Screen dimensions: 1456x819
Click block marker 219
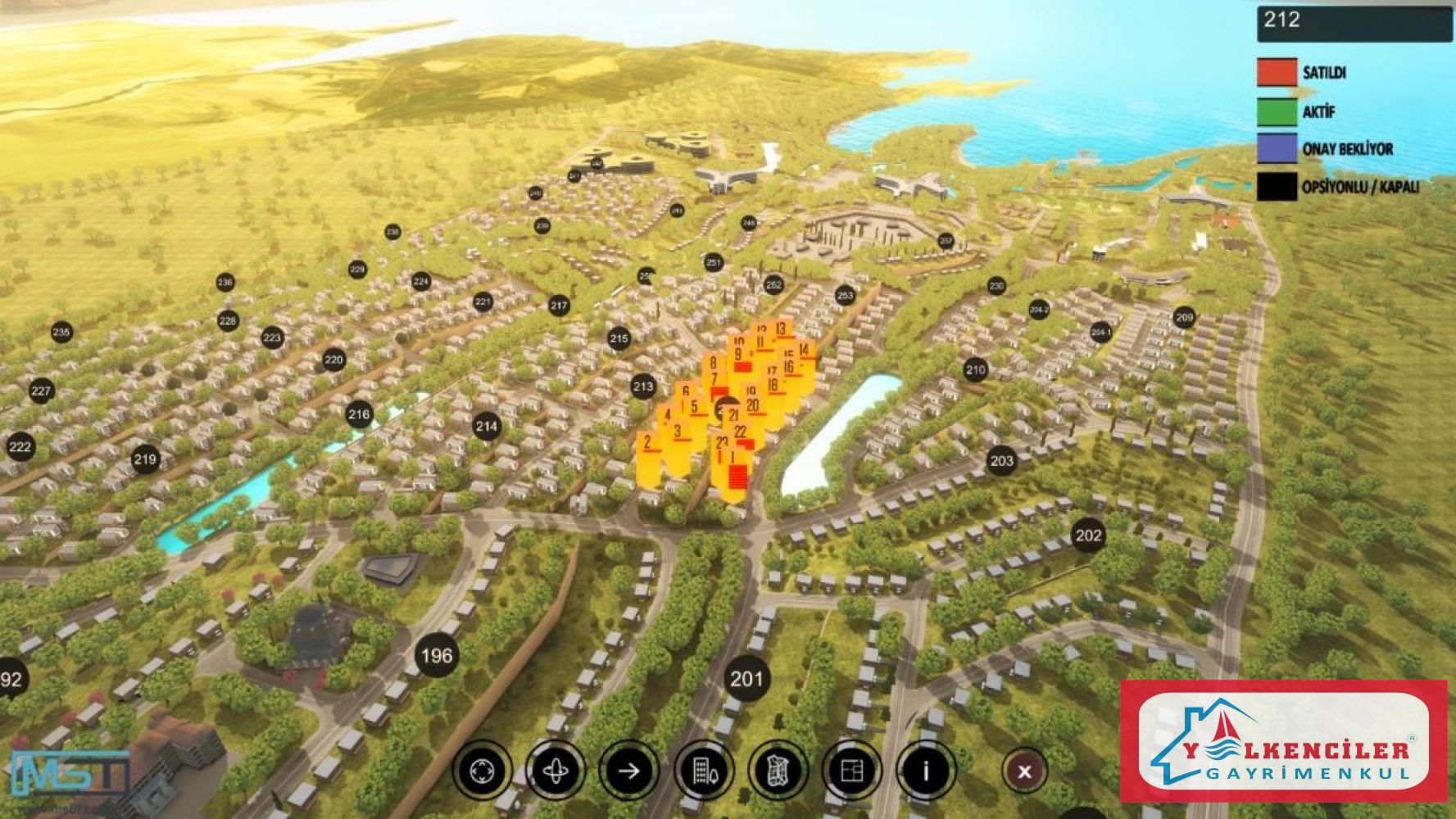click(145, 459)
